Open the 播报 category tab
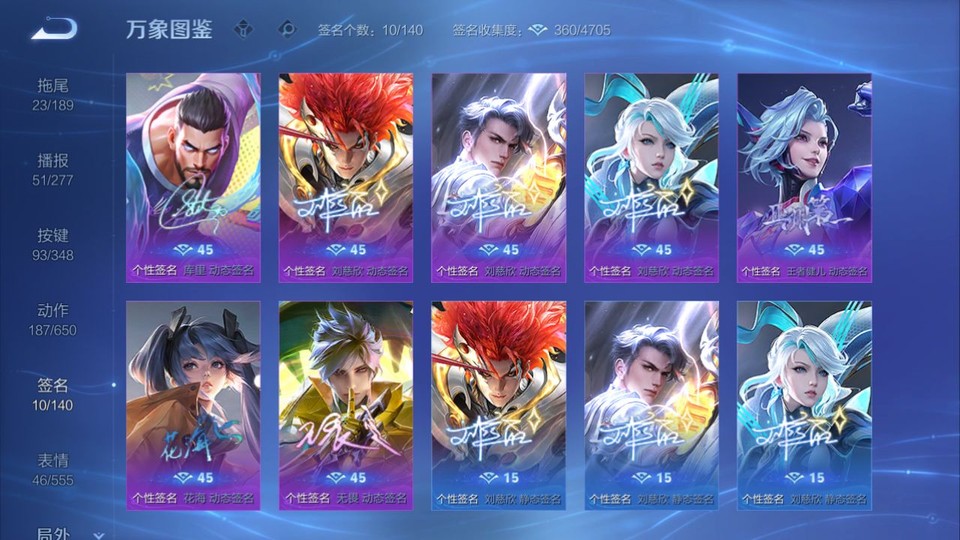The image size is (960, 540). (x=53, y=169)
